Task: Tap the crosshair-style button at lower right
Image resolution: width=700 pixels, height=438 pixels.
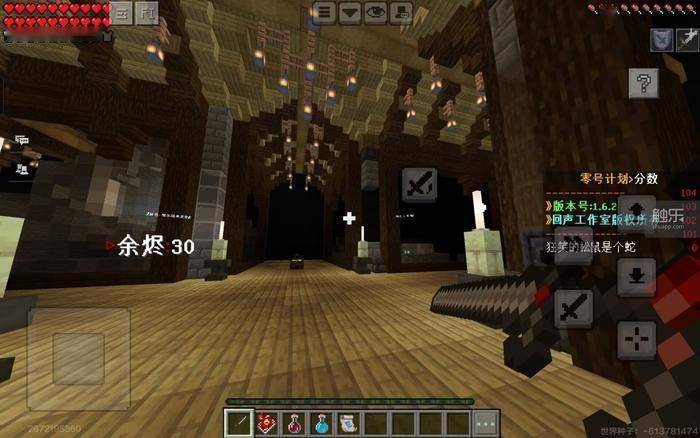Action: click(636, 341)
